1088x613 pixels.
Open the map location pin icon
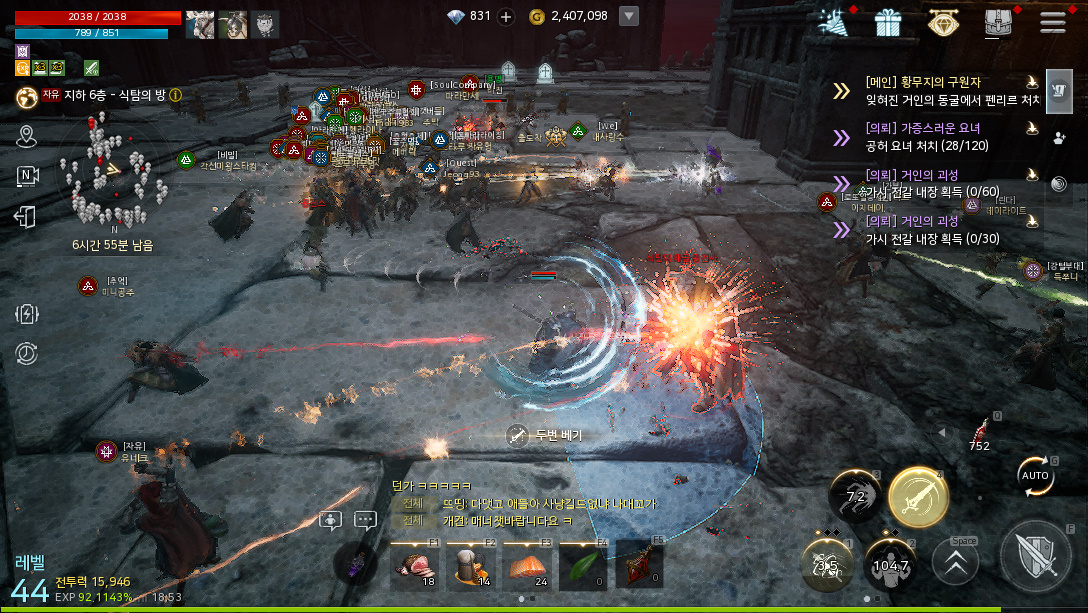point(26,136)
